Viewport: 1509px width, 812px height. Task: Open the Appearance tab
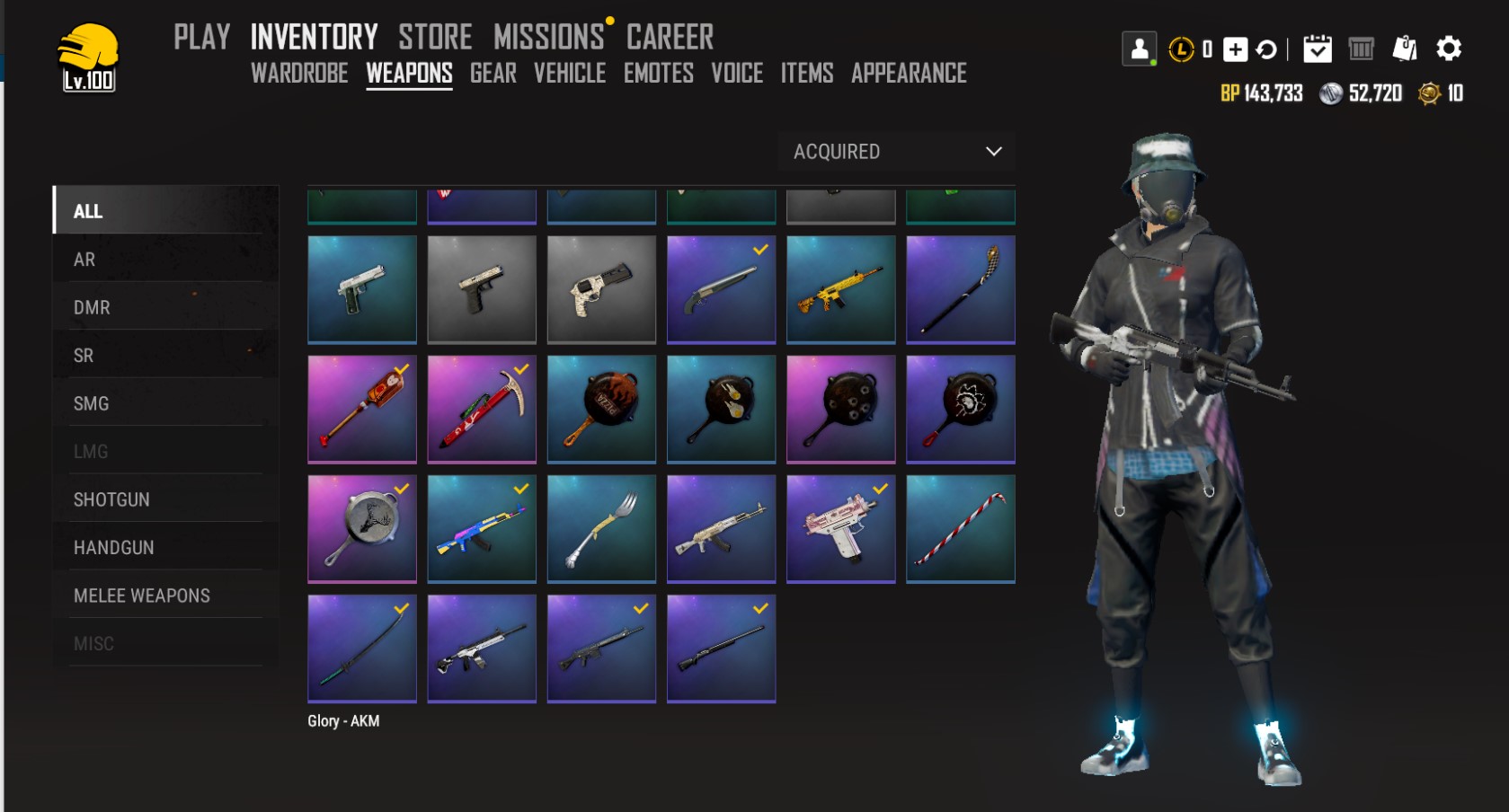click(909, 73)
